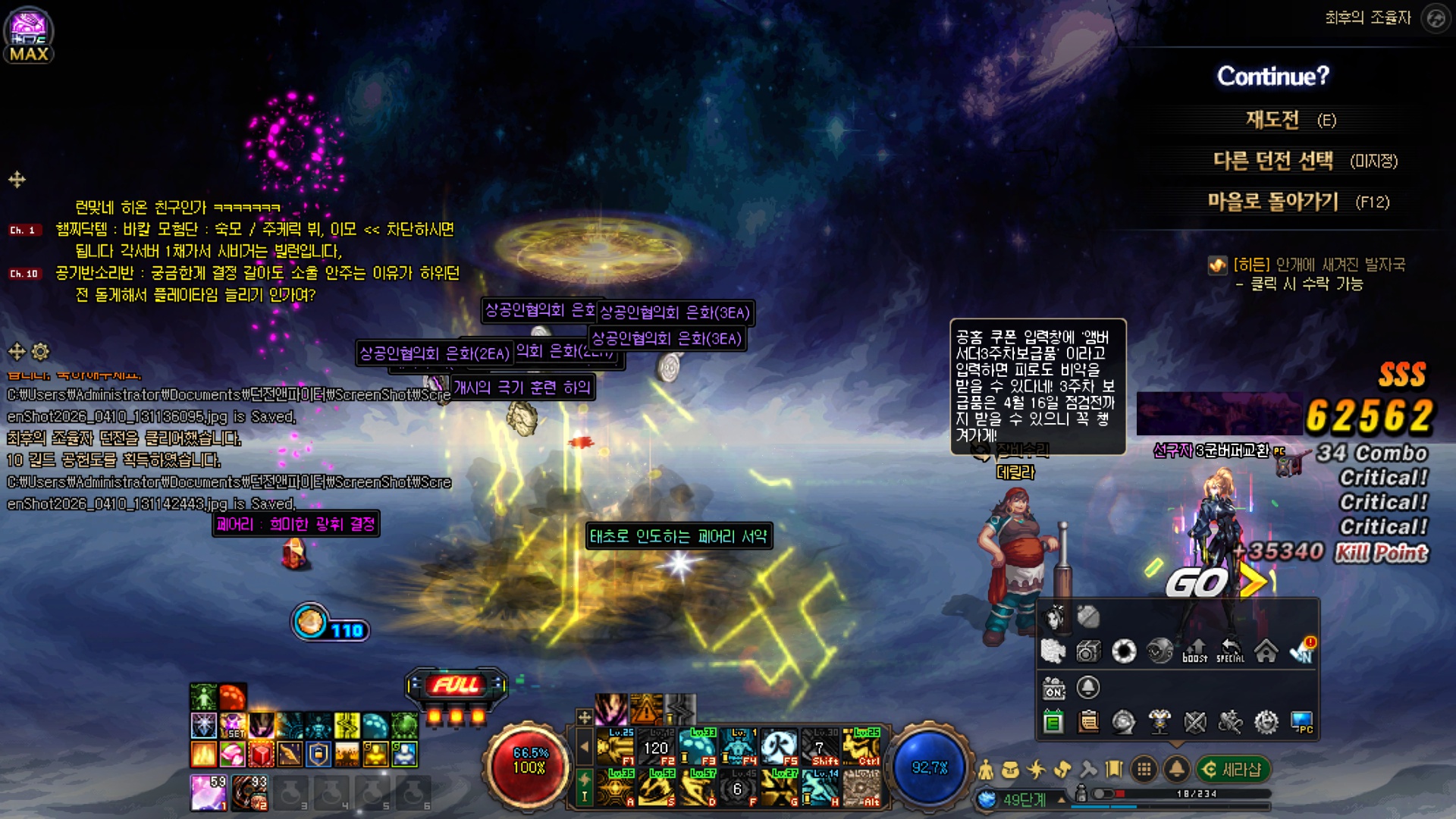Click the house icon in menu panel

click(1266, 651)
